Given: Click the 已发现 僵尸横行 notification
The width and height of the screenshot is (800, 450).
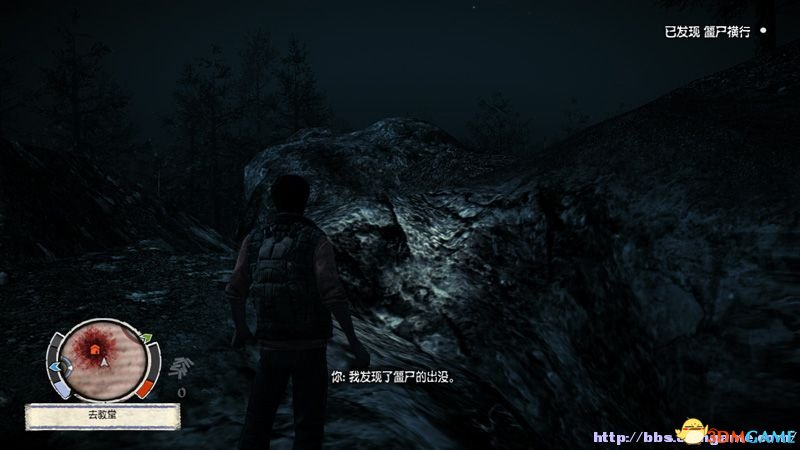Looking at the screenshot, I should [x=710, y=32].
